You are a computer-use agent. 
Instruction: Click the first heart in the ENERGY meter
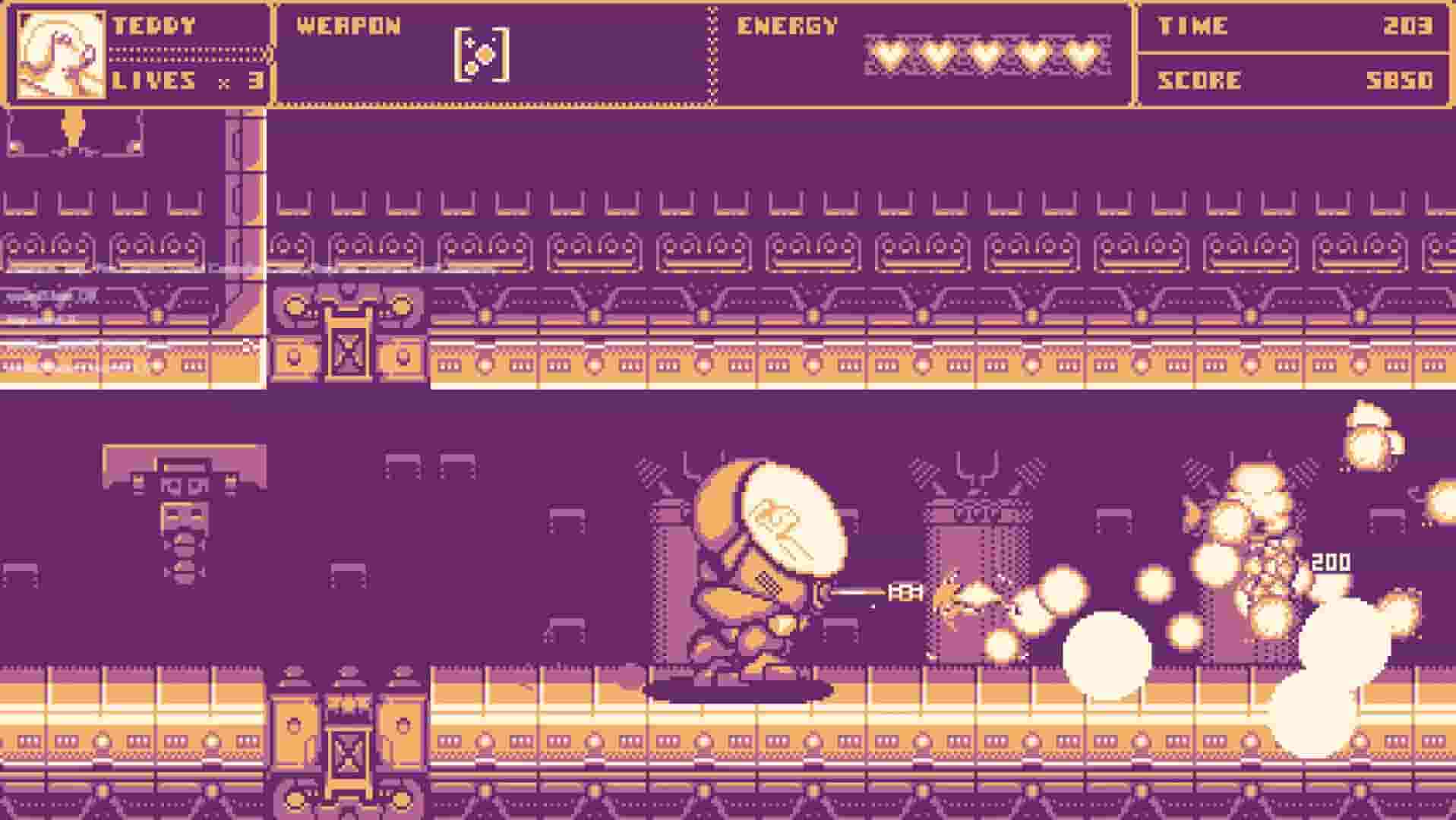coord(886,55)
